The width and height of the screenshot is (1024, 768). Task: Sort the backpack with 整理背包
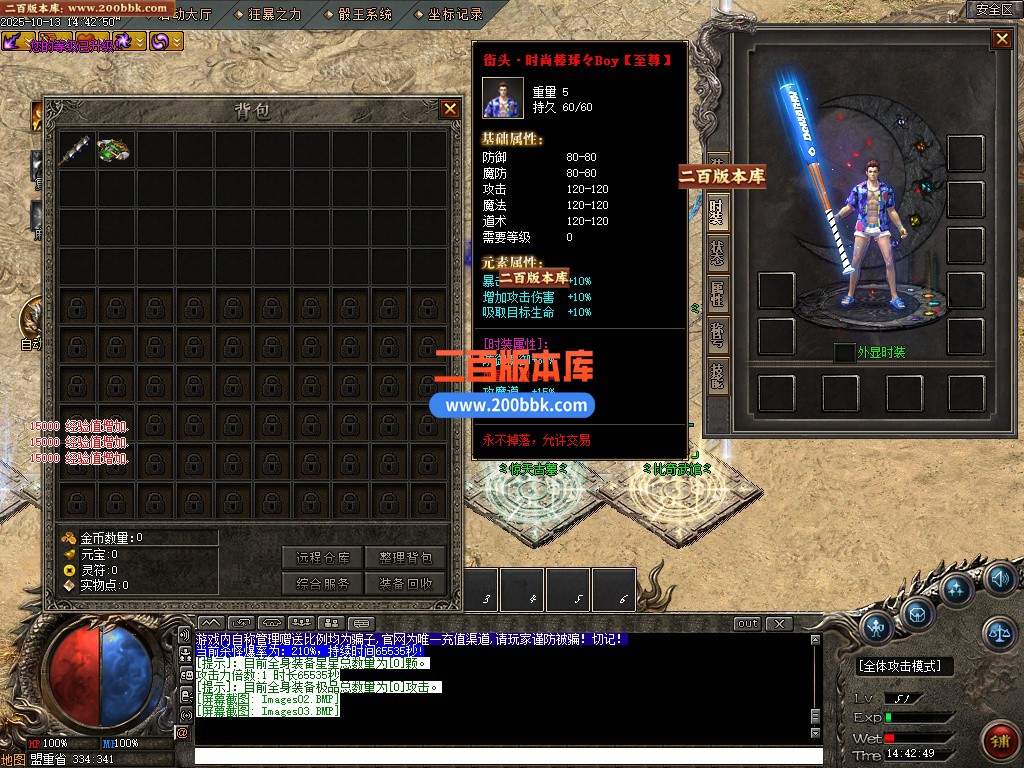[406, 558]
